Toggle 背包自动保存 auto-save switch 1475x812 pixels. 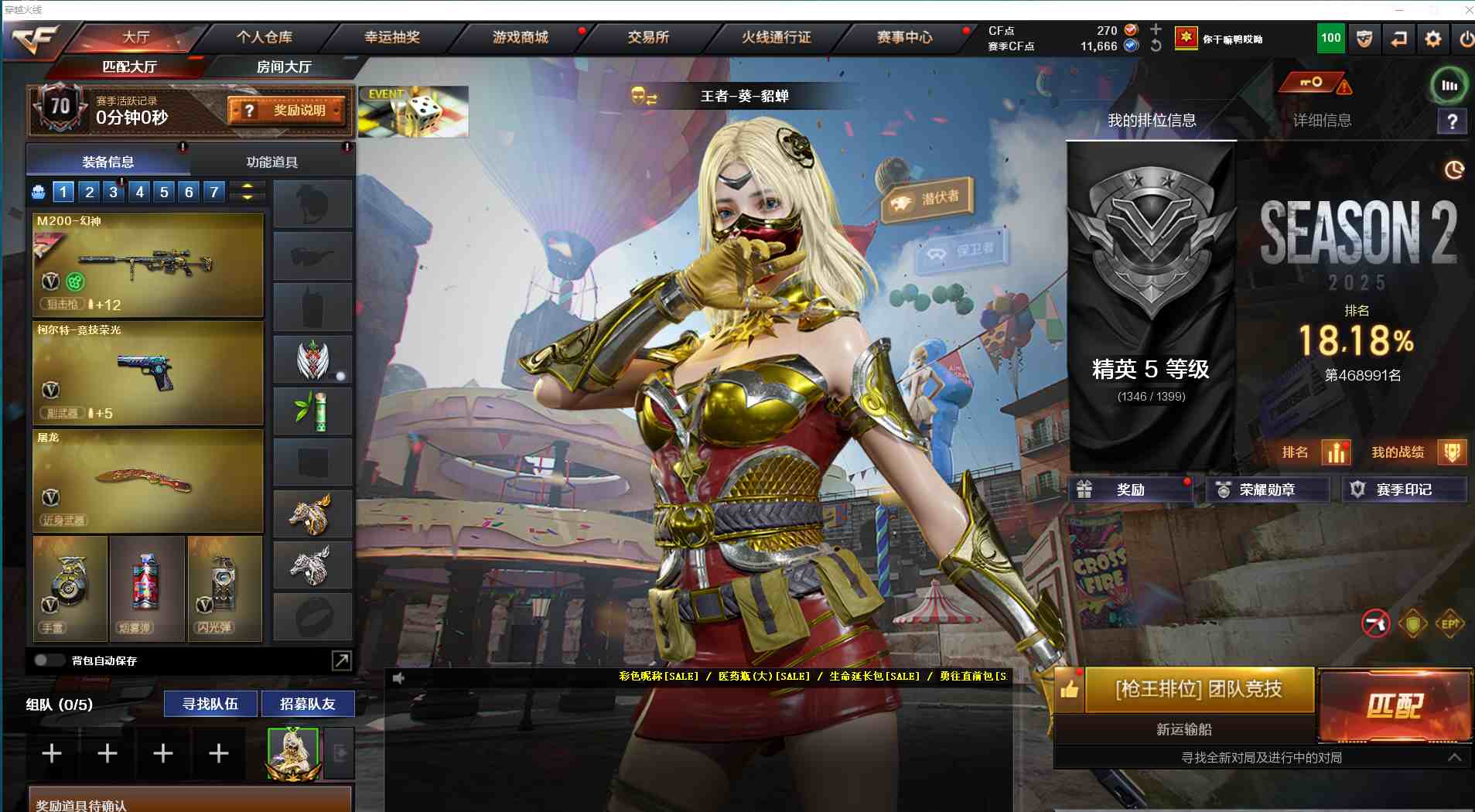[49, 660]
